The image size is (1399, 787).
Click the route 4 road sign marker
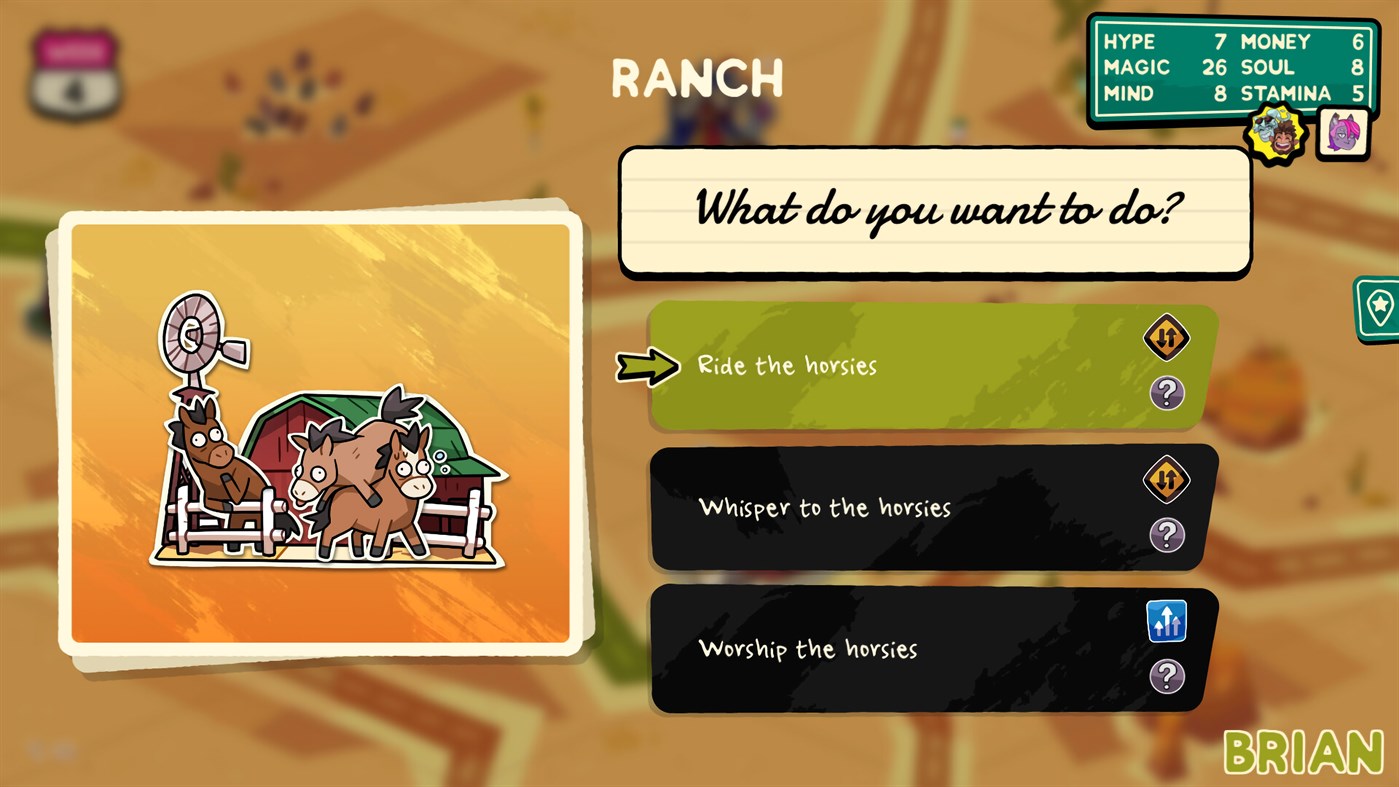click(x=75, y=75)
